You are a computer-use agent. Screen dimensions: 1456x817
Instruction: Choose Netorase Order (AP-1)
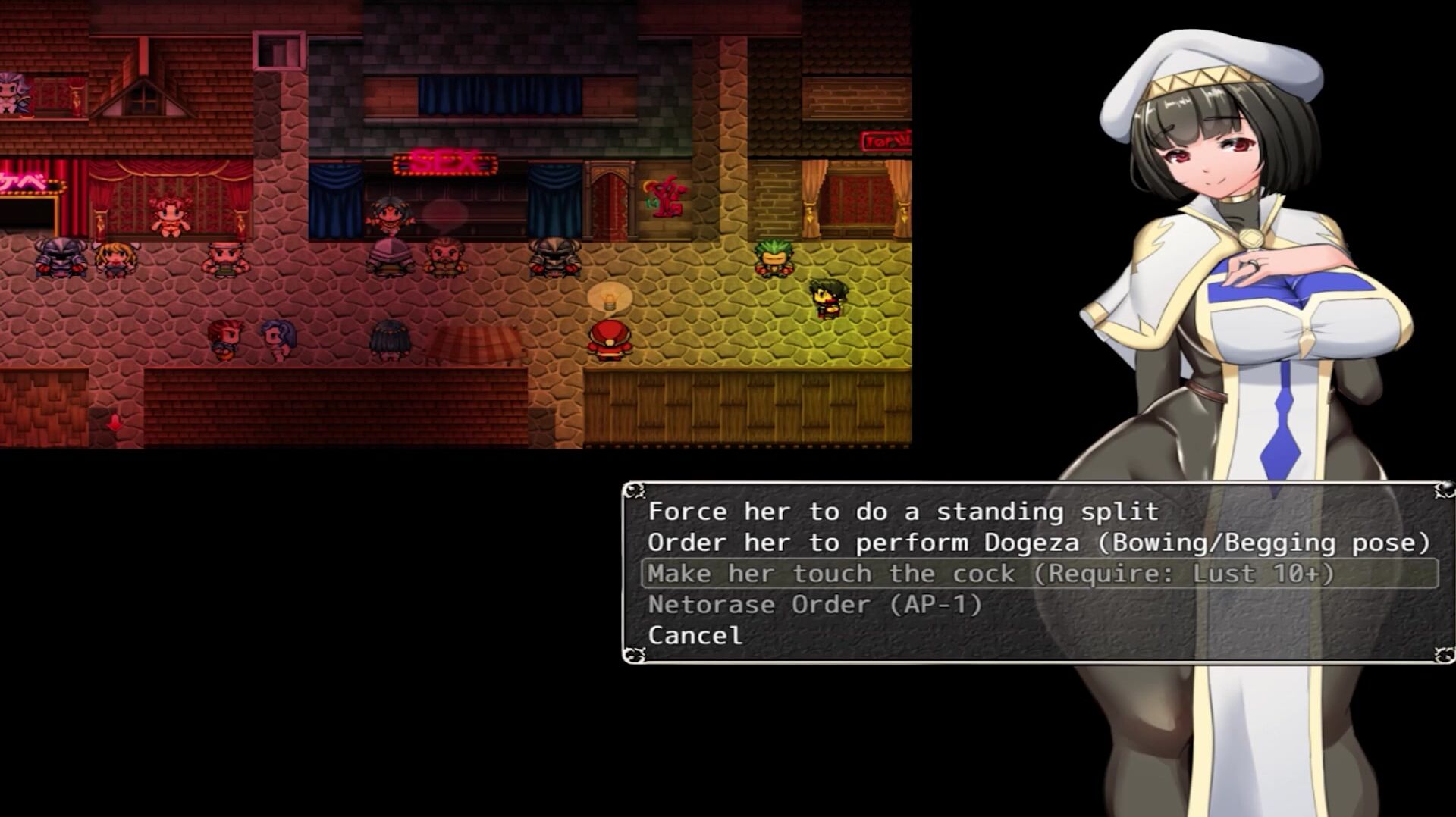click(814, 605)
